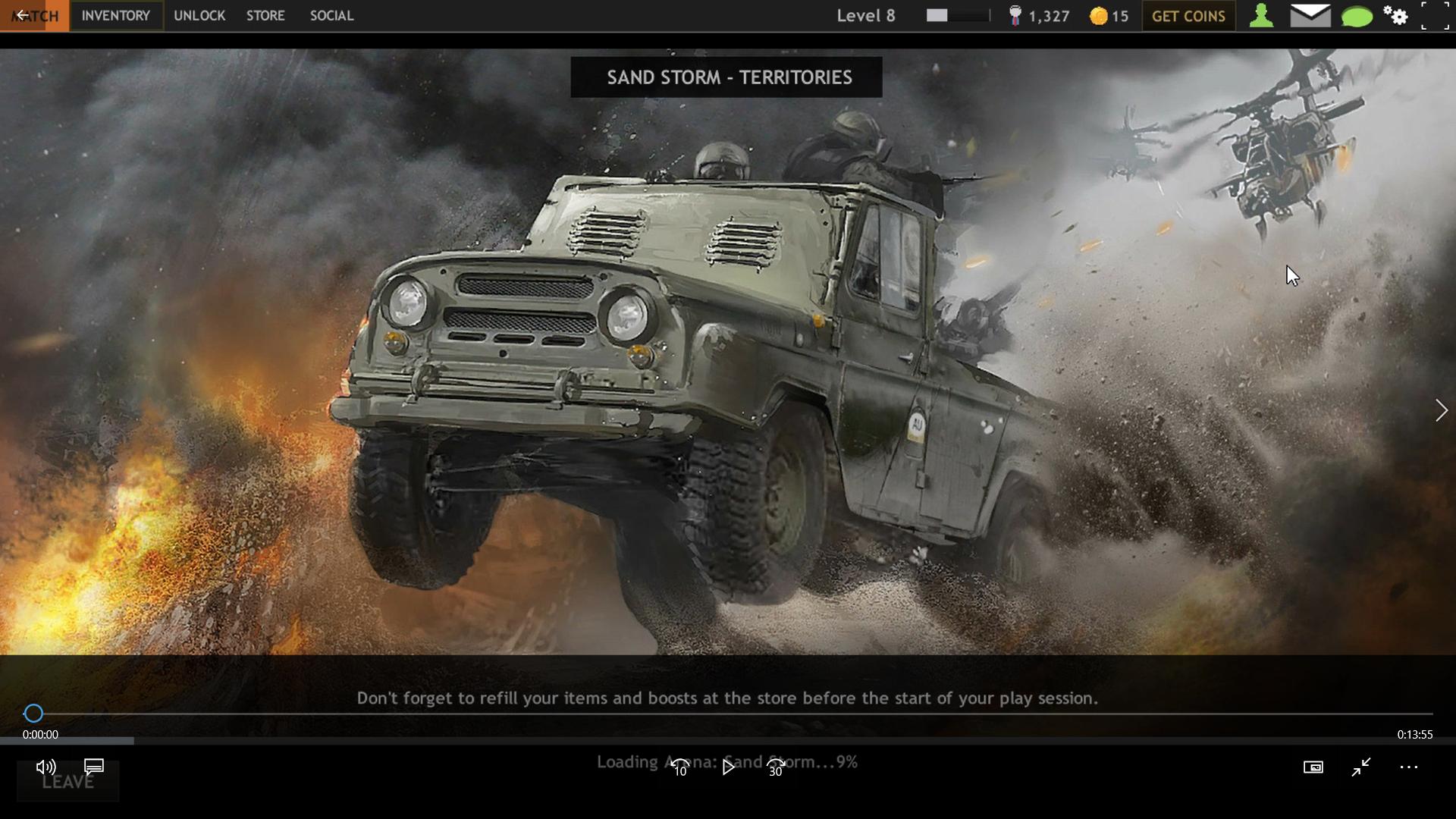Click the Get Coins button
The height and width of the screenshot is (819, 1456).
tap(1188, 16)
